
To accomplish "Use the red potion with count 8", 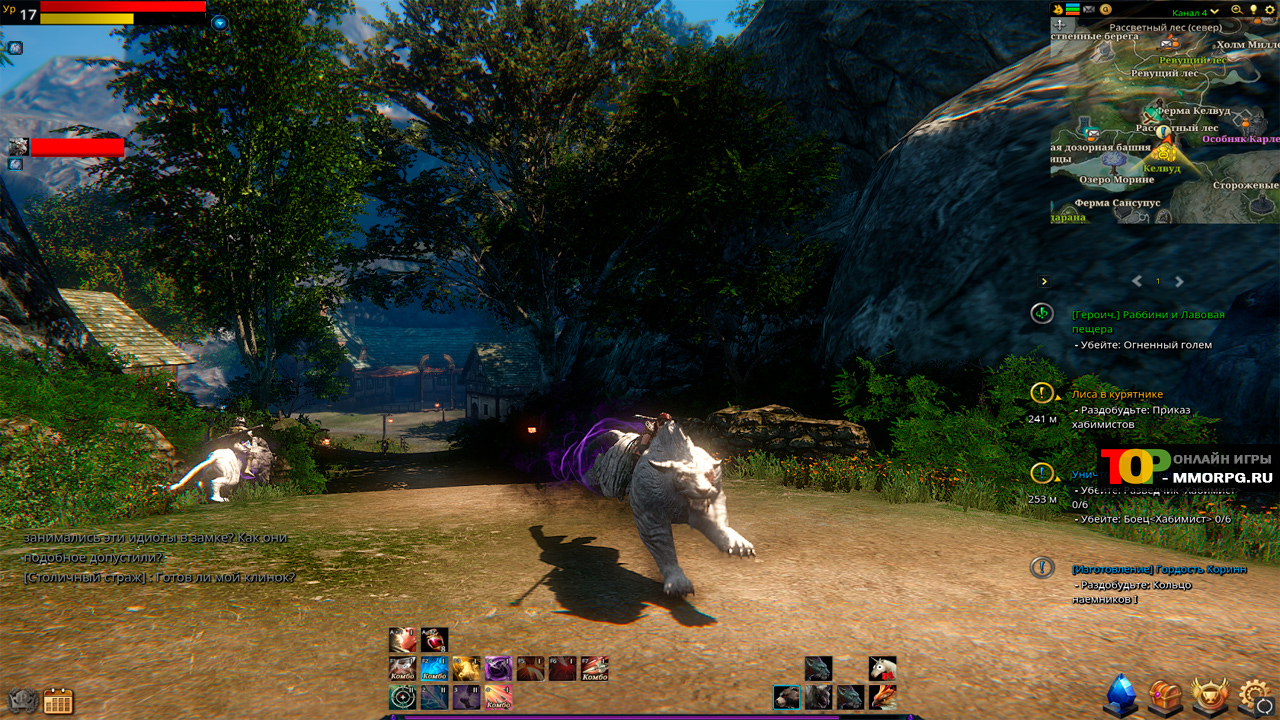I will (x=434, y=640).
